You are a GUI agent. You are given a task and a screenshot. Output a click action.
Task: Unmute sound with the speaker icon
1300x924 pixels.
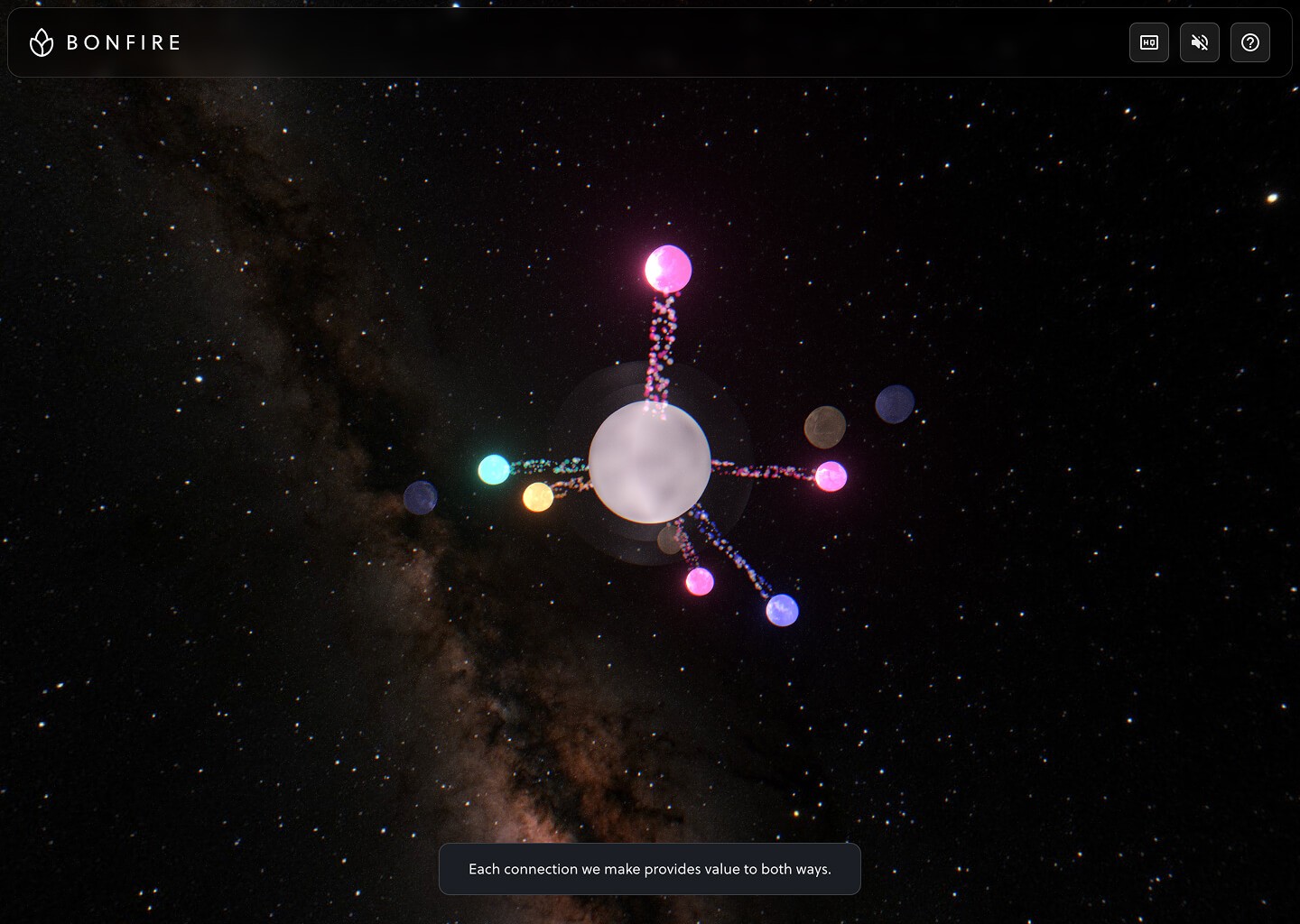click(1200, 42)
